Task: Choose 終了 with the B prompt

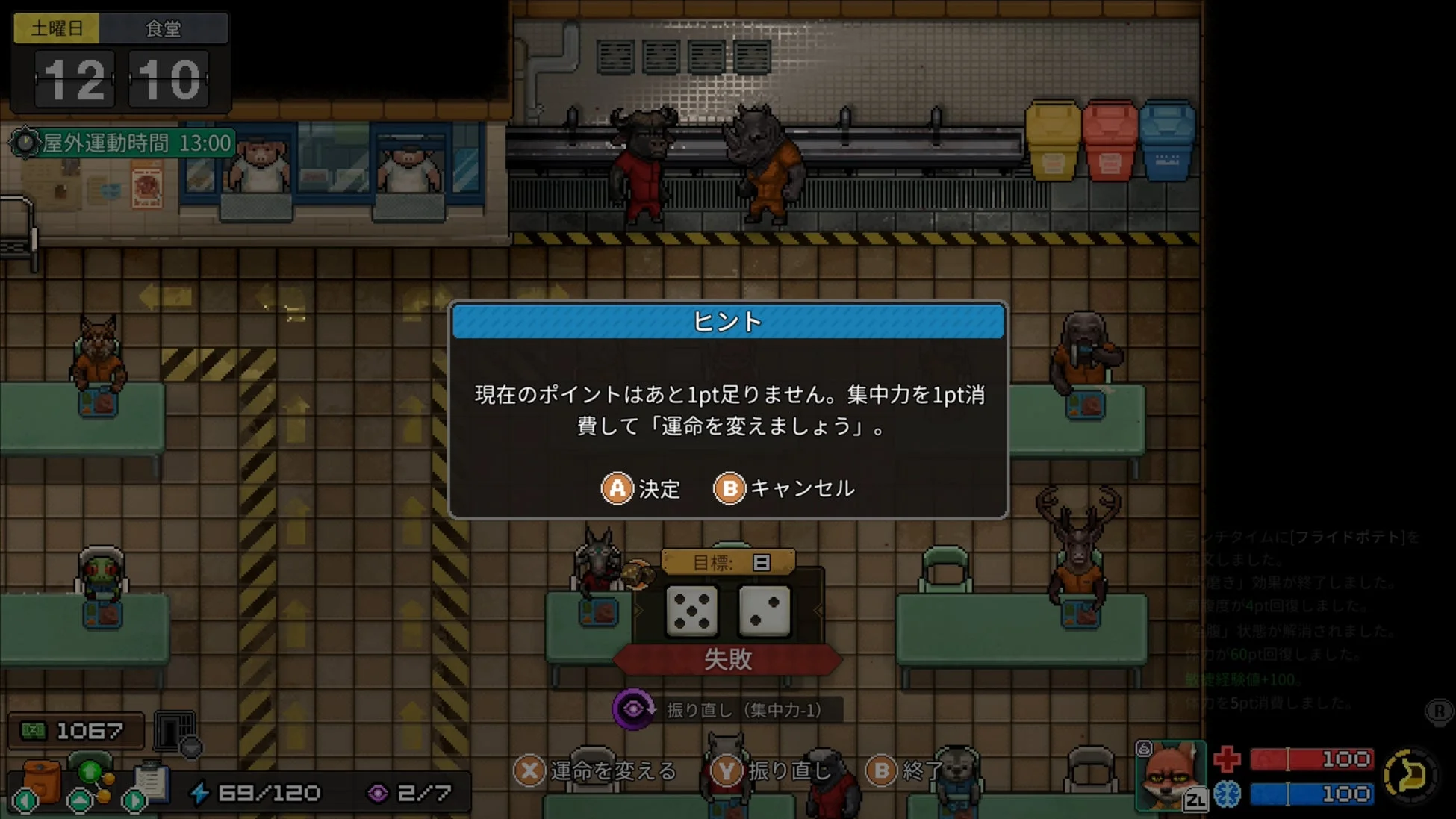Action: tap(904, 771)
